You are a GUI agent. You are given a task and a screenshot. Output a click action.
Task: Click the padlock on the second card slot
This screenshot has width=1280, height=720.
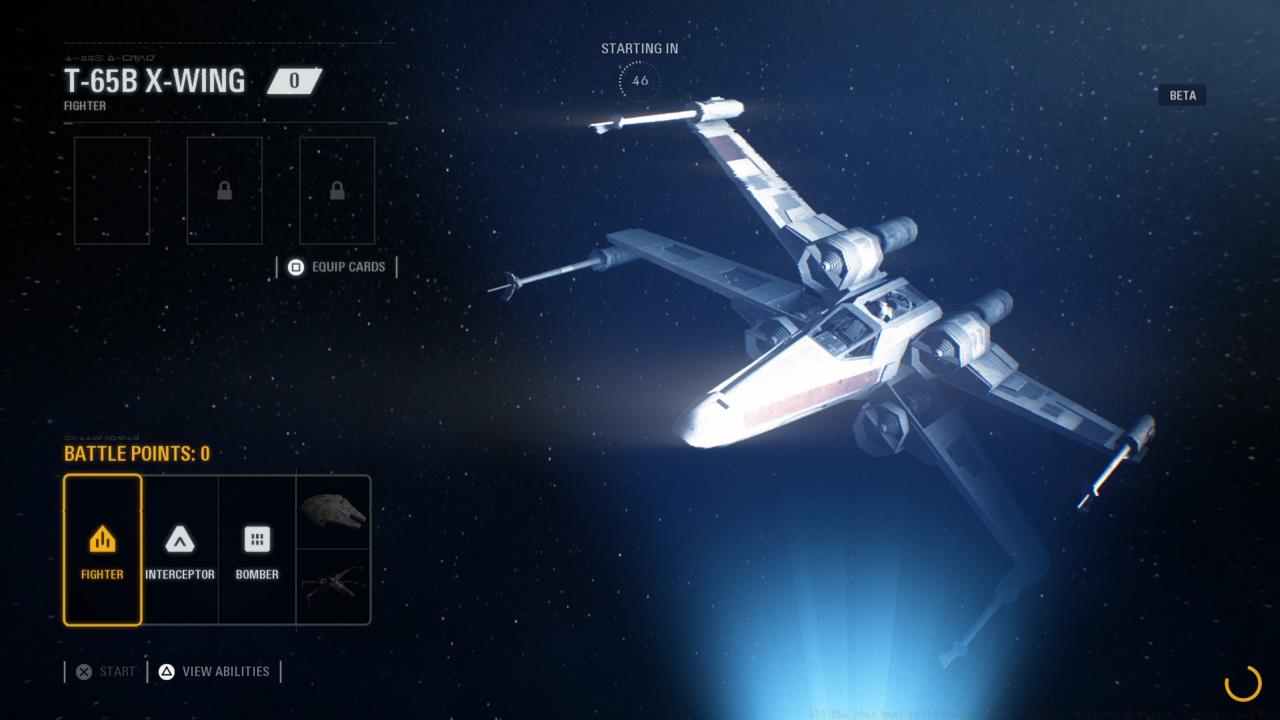[x=224, y=190]
